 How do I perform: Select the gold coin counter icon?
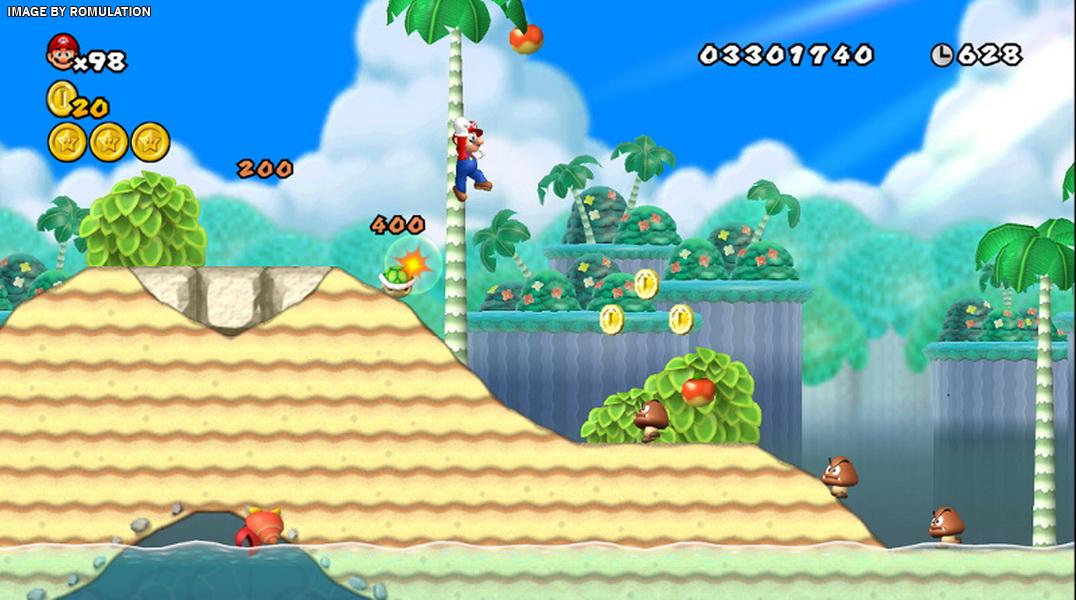pyautogui.click(x=60, y=98)
